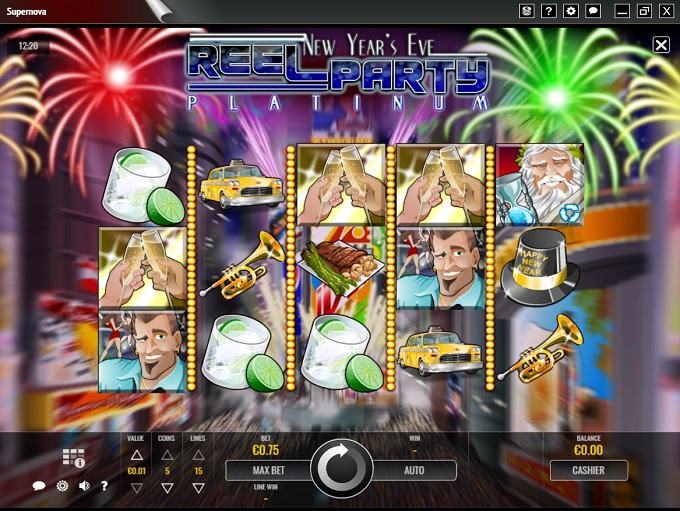The image size is (680, 511).
Task: Increase the coin VALUE with the up arrow
Action: click(x=137, y=455)
